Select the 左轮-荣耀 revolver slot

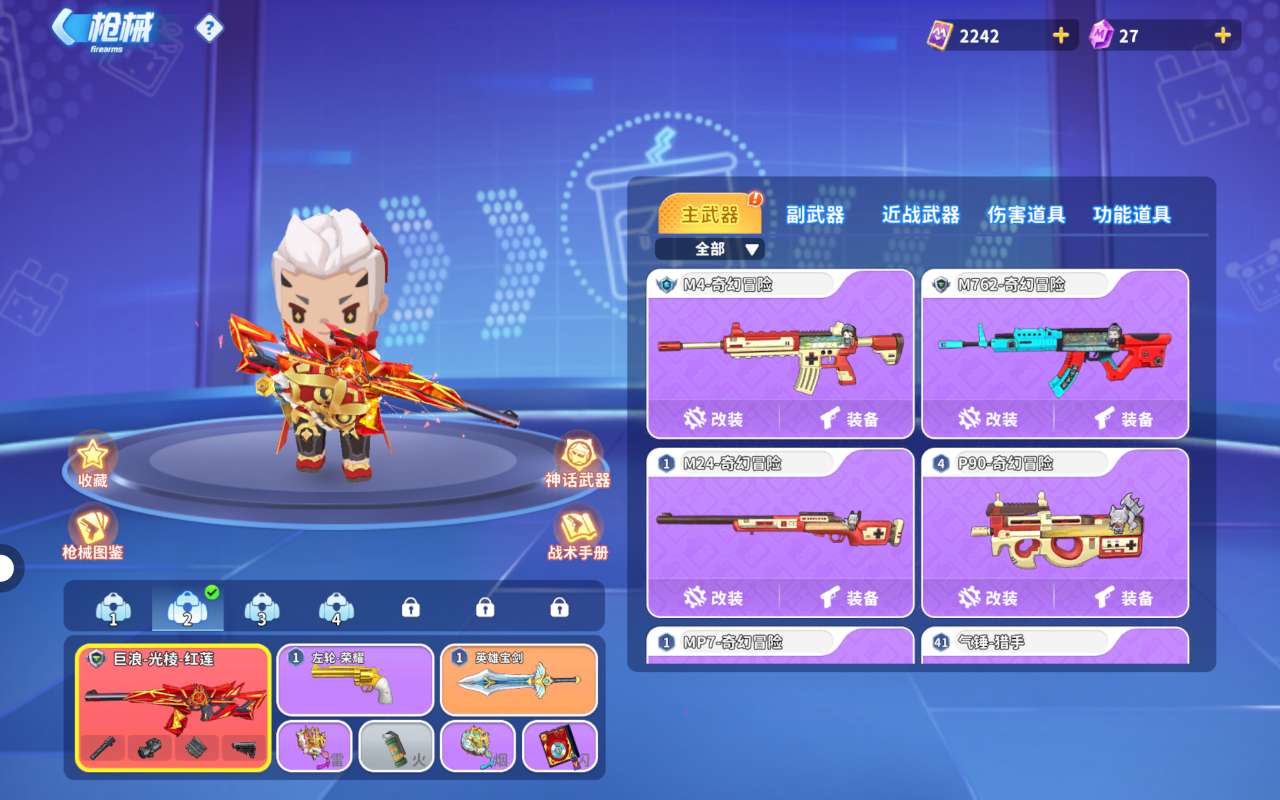tap(355, 680)
